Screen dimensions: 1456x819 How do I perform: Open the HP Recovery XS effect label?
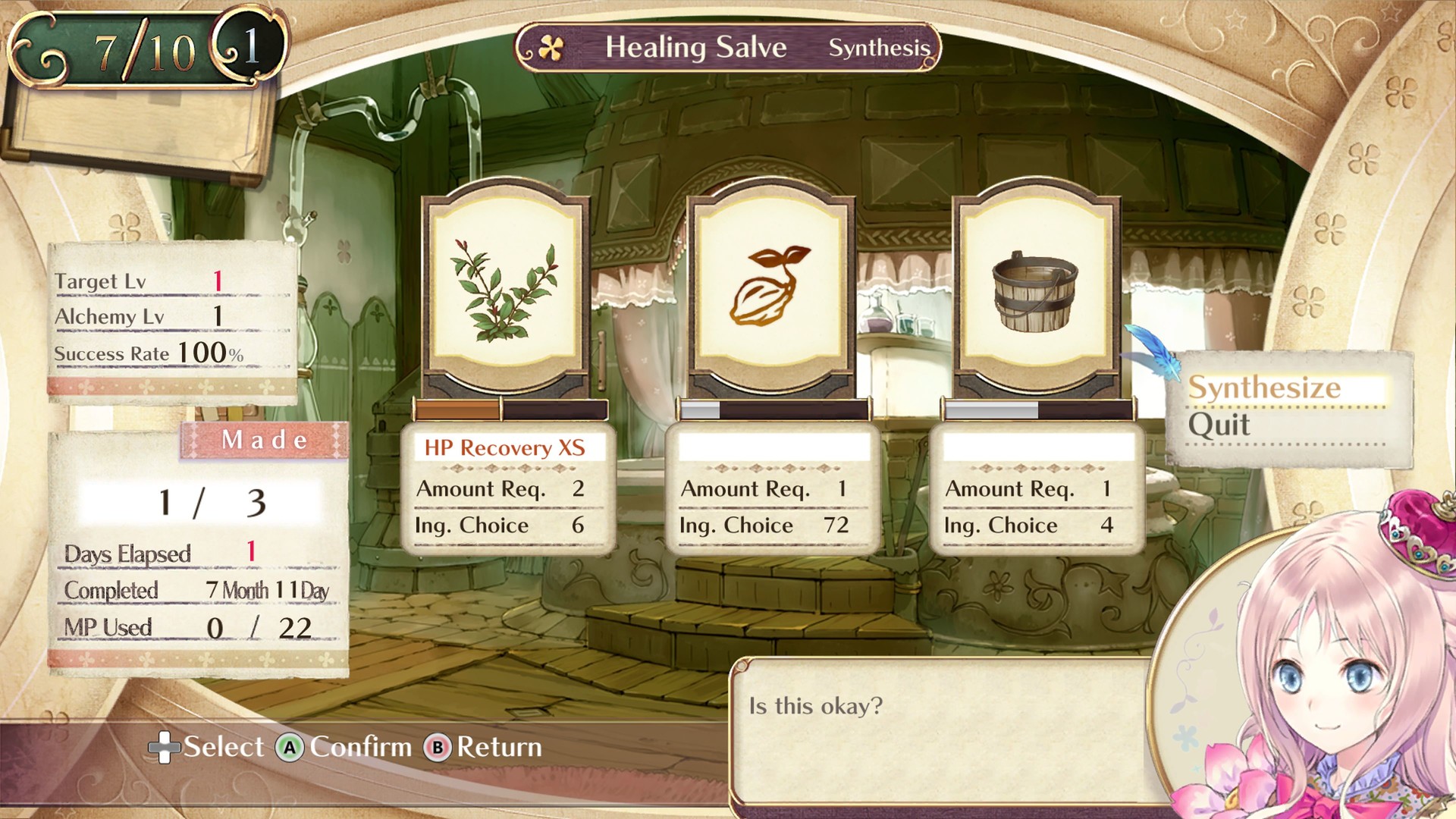[504, 448]
